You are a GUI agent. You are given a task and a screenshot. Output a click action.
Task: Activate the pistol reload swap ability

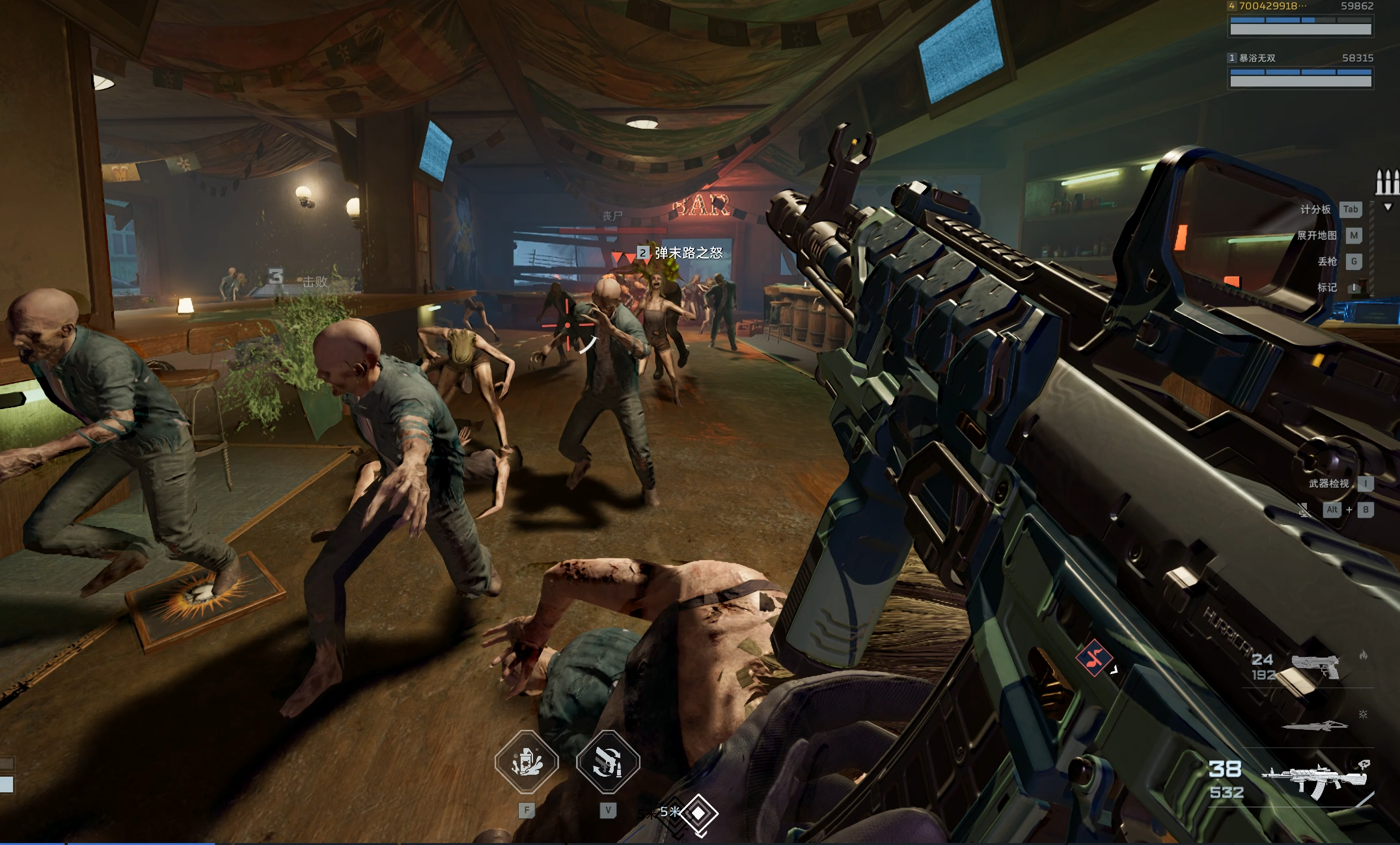608,762
